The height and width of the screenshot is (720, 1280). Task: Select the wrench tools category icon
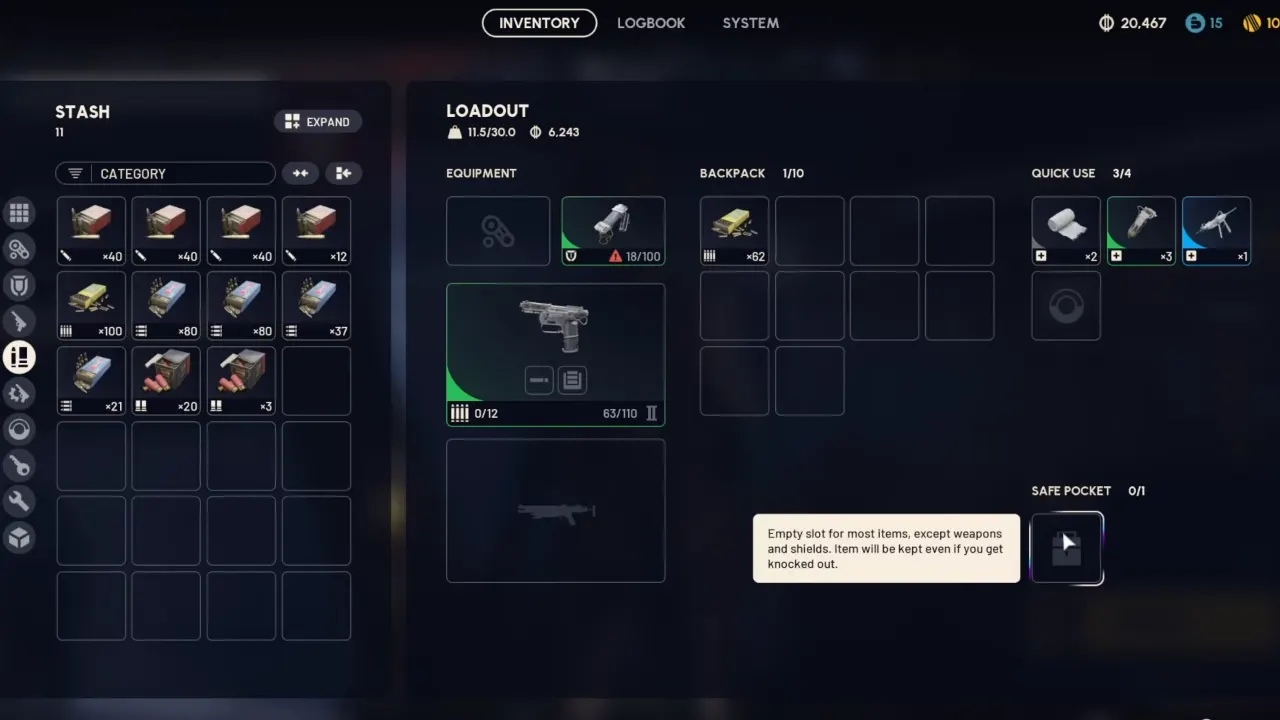(20, 501)
